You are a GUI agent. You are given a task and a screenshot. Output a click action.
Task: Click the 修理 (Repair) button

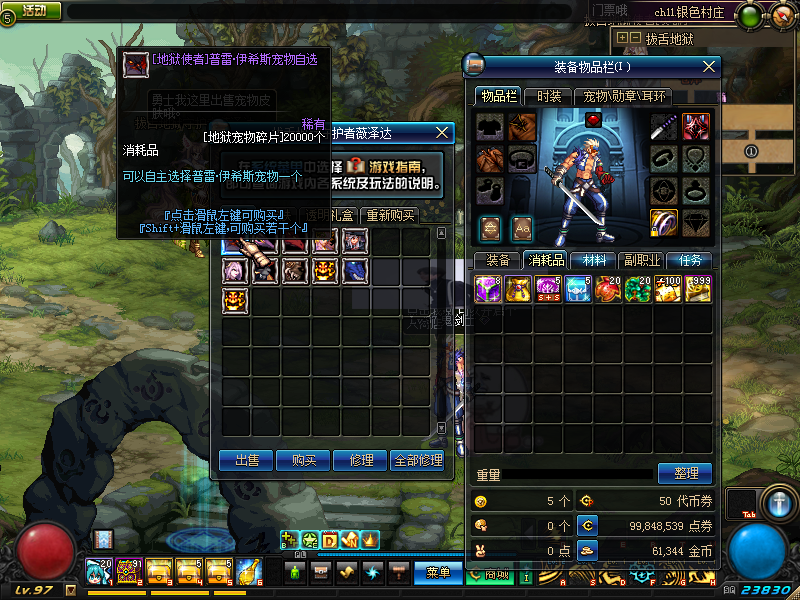[360, 460]
